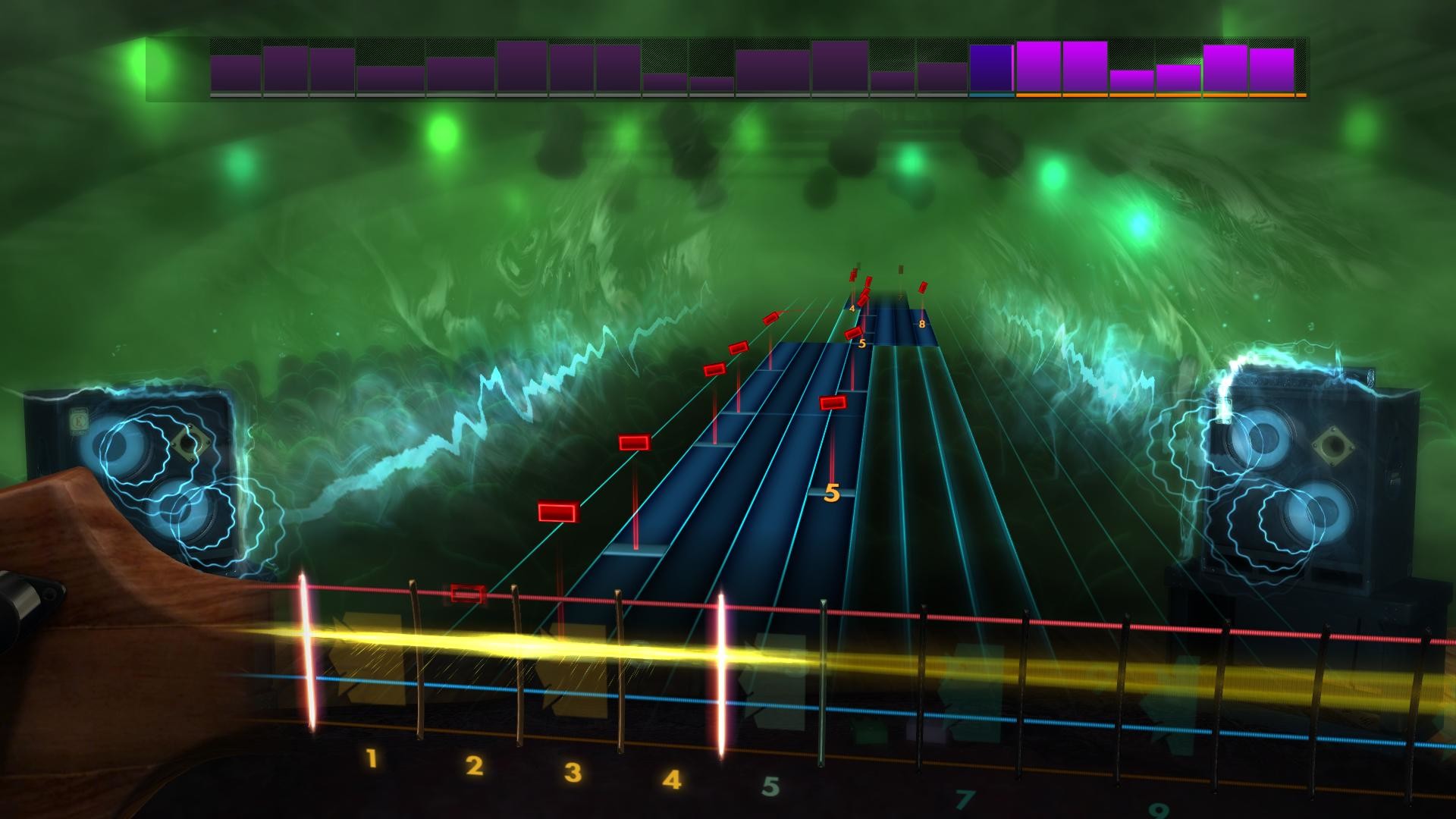Click the left speaker cabinet

click(152, 470)
